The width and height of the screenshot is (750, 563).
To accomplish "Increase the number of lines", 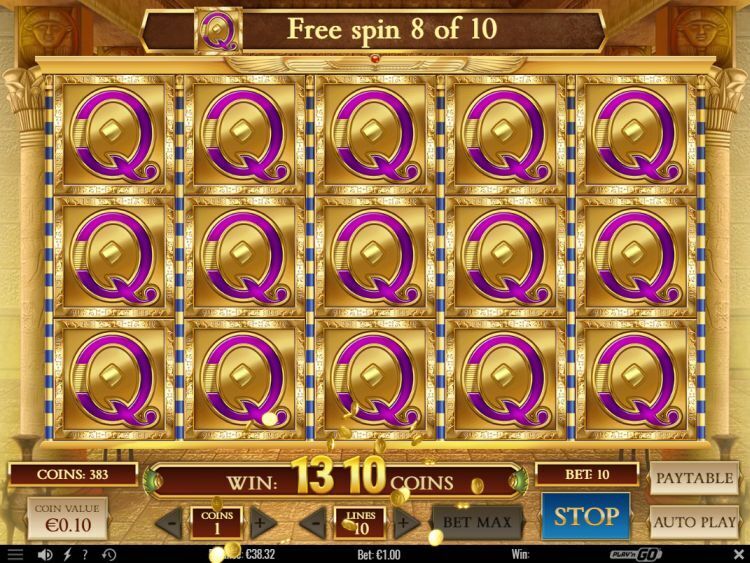I will click(x=405, y=522).
